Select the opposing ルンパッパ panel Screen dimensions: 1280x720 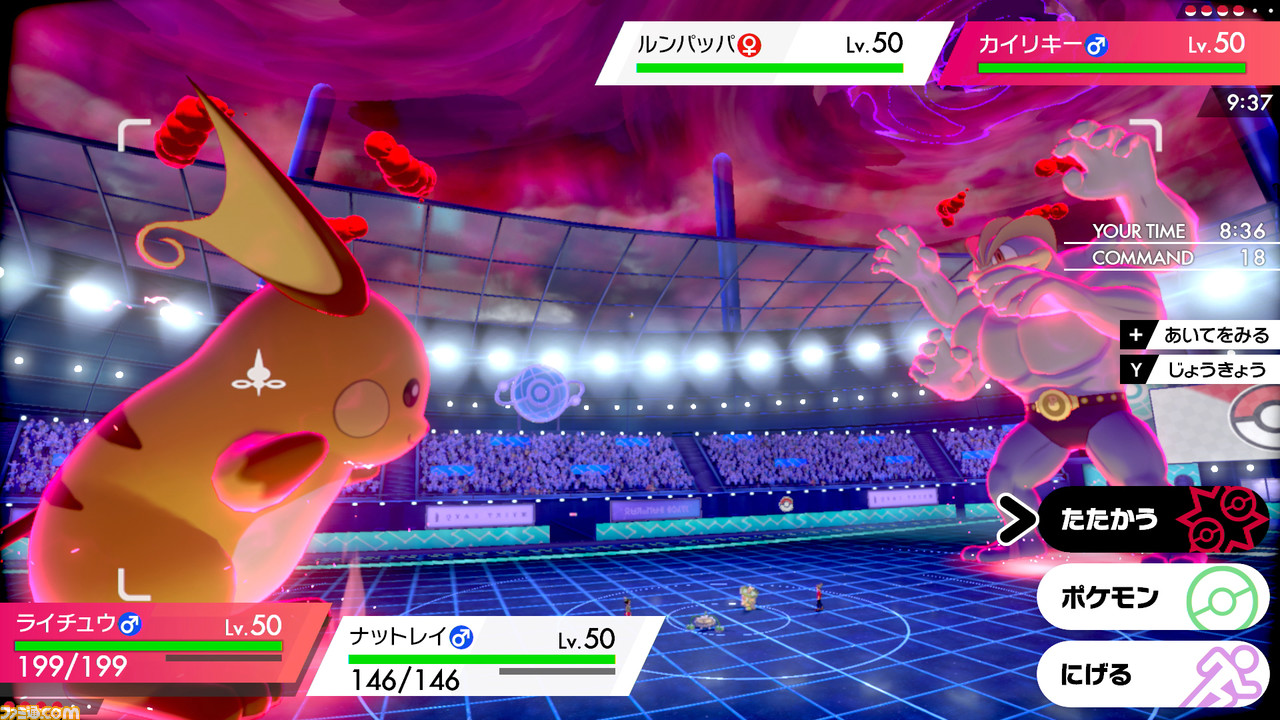tap(770, 52)
